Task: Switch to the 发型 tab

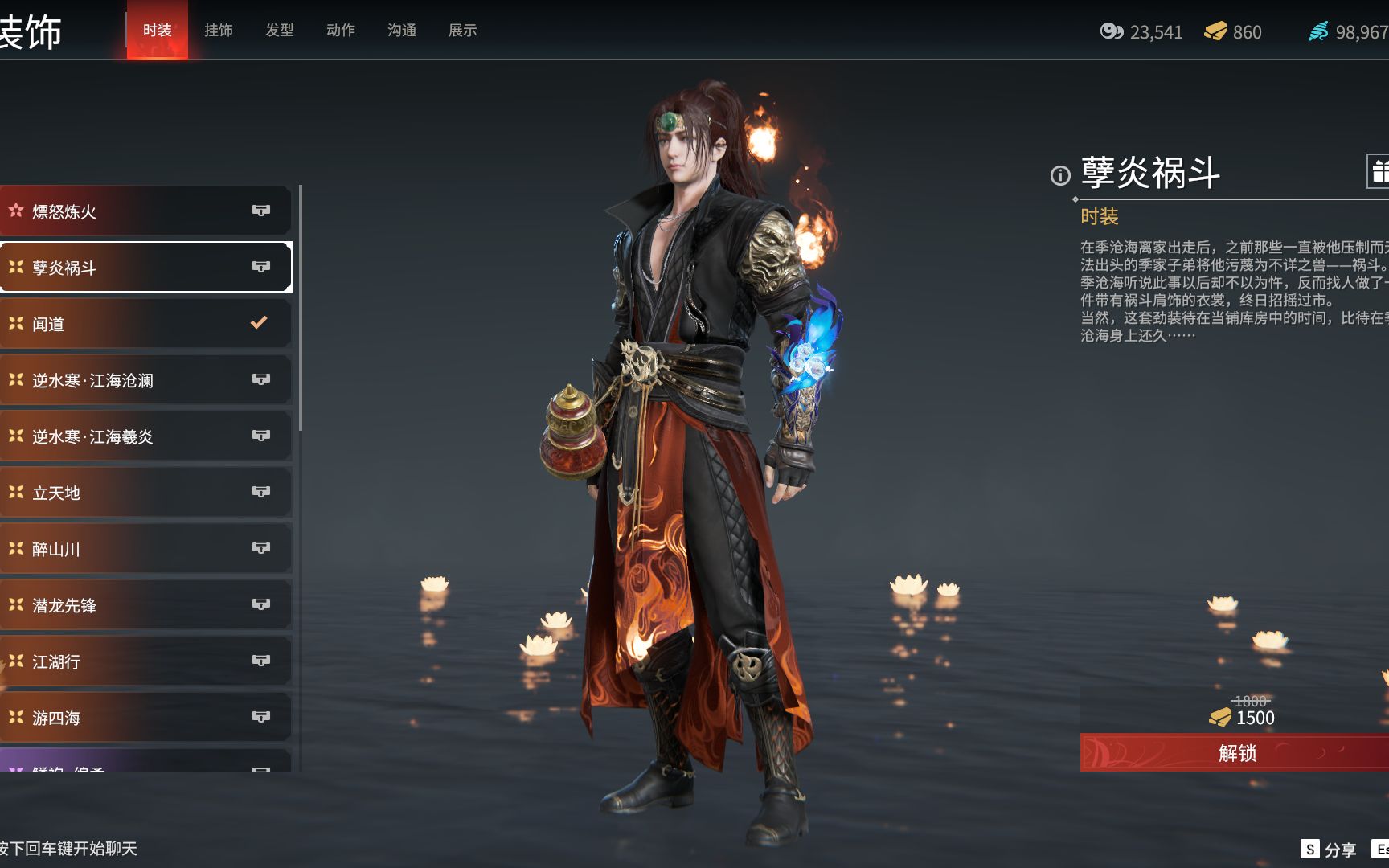Action: tap(279, 31)
